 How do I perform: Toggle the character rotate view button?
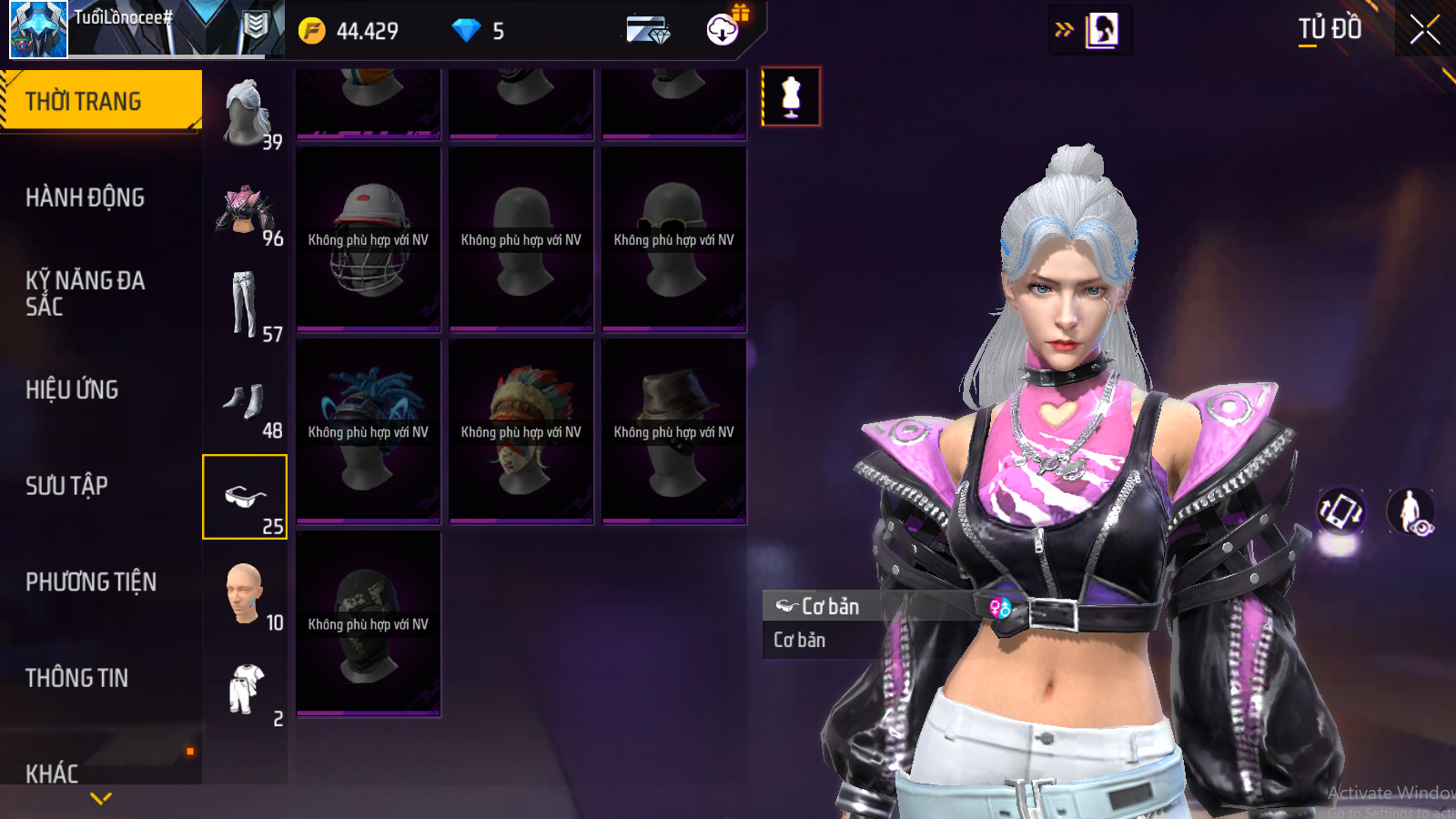tap(1340, 511)
